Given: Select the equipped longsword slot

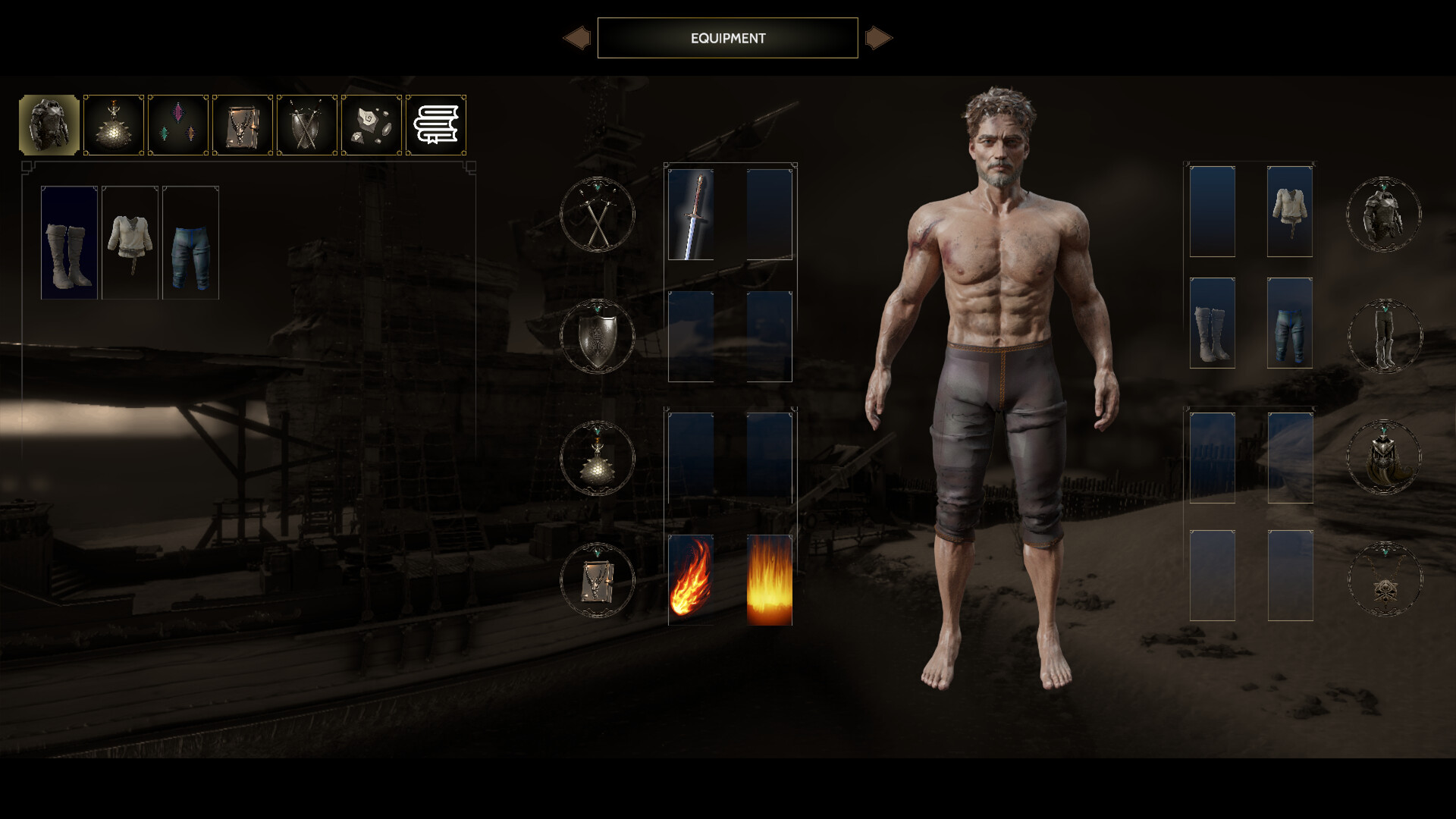Looking at the screenshot, I should (691, 215).
